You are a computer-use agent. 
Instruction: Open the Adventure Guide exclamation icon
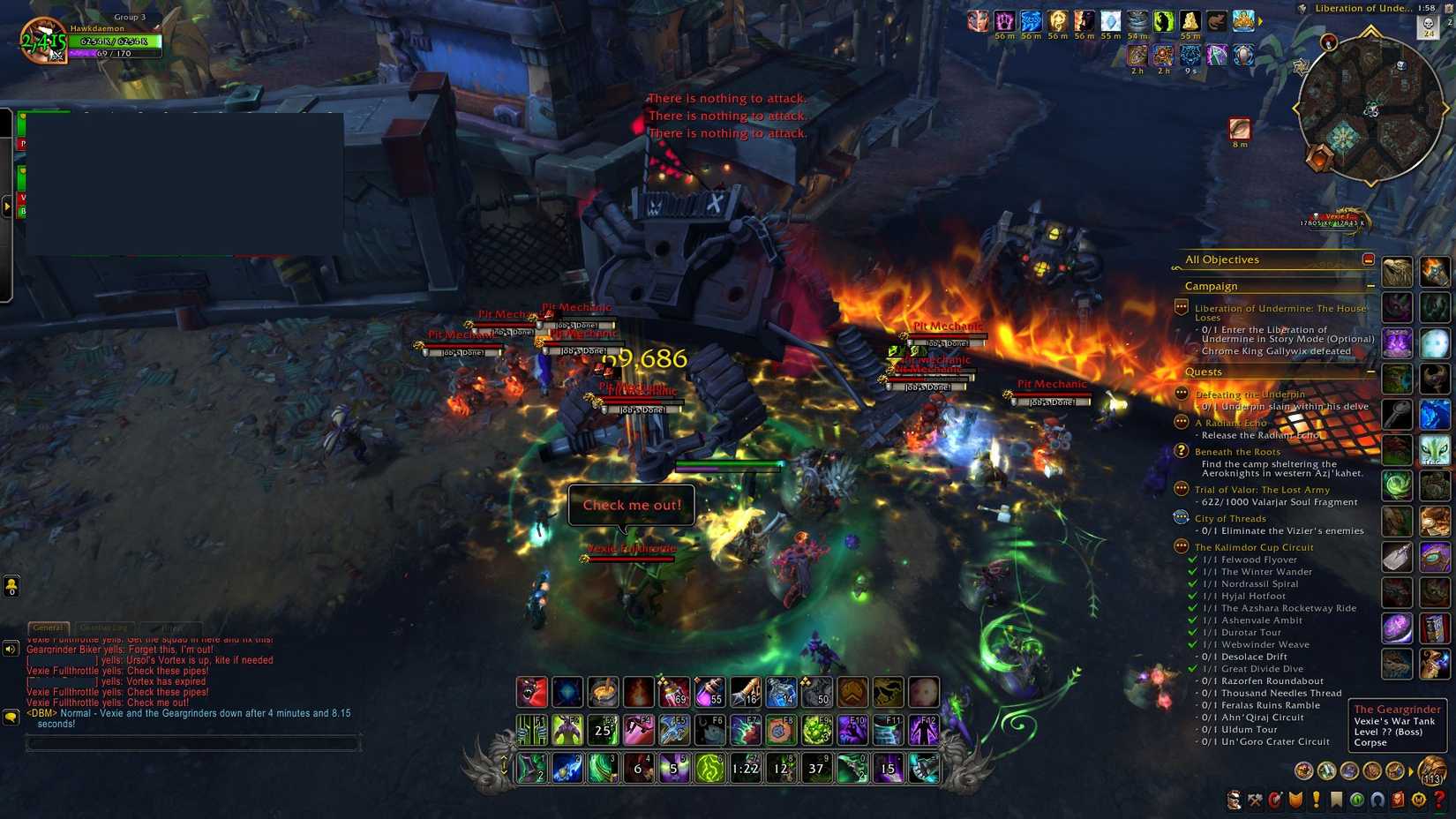(1317, 801)
